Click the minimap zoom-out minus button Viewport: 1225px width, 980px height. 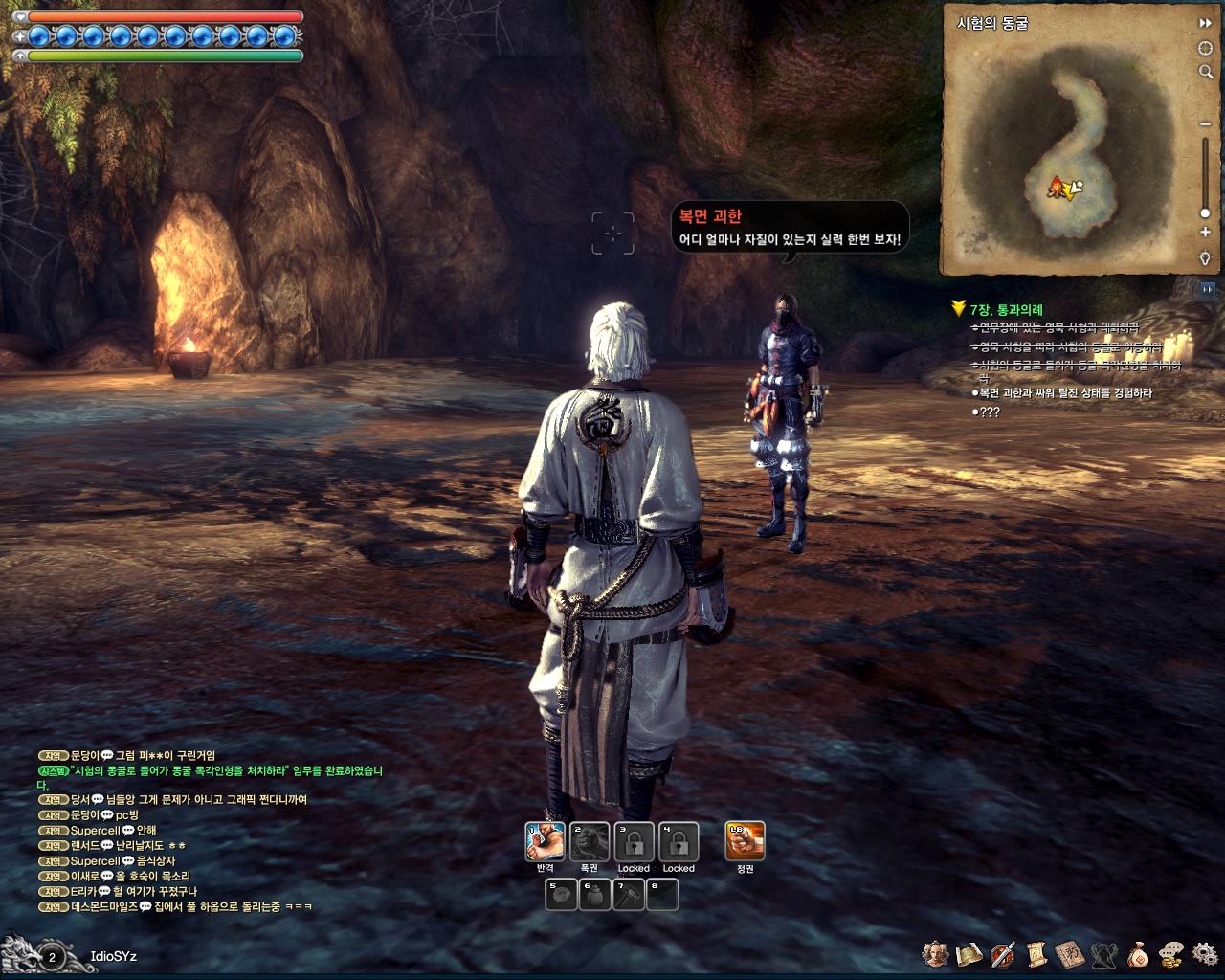point(1205,124)
